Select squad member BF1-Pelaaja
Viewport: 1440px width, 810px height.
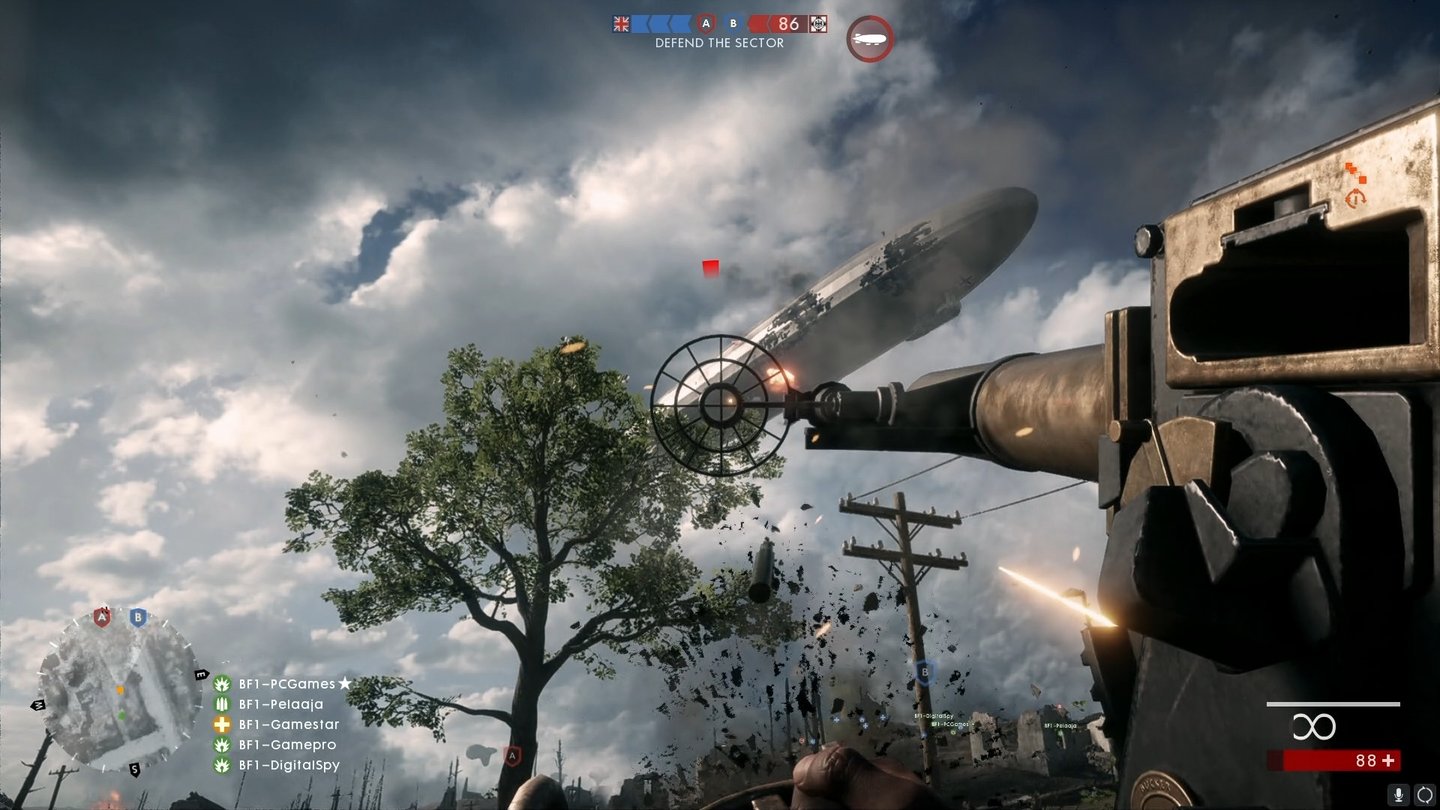coord(280,704)
